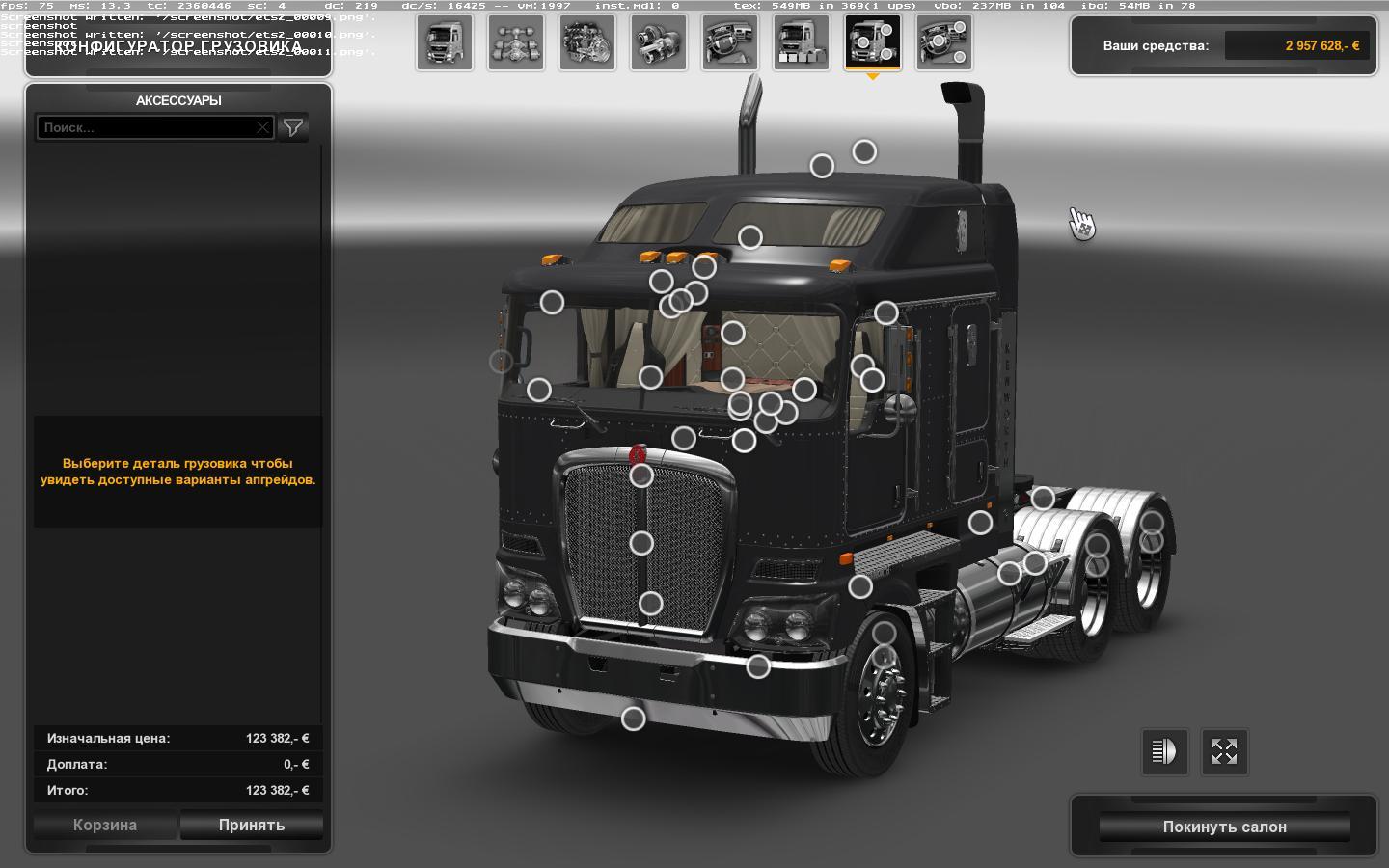Confirm changes with Принять
This screenshot has width=1389, height=868.
pyautogui.click(x=252, y=826)
